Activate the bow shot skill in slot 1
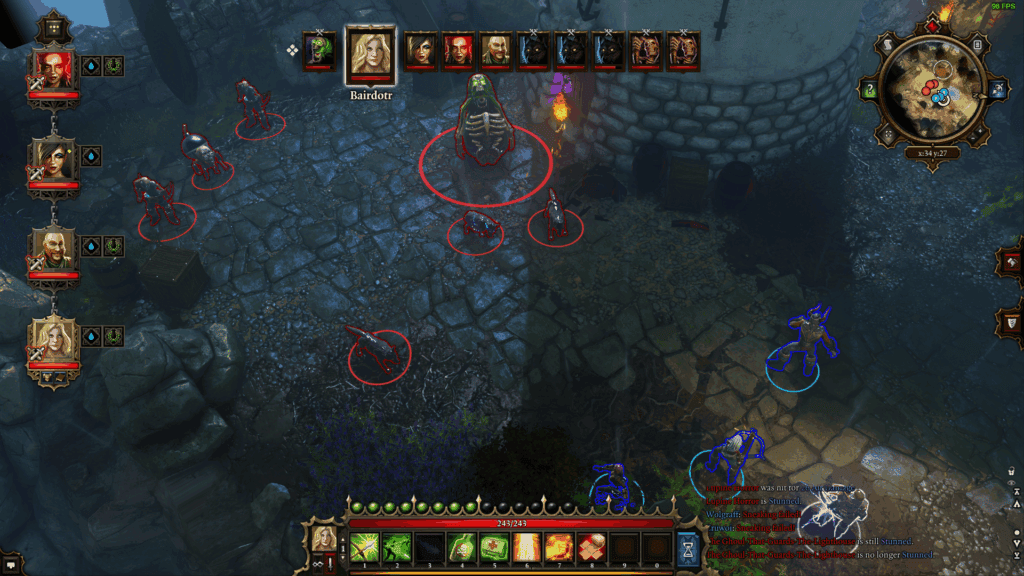The width and height of the screenshot is (1024, 576). pyautogui.click(x=363, y=547)
